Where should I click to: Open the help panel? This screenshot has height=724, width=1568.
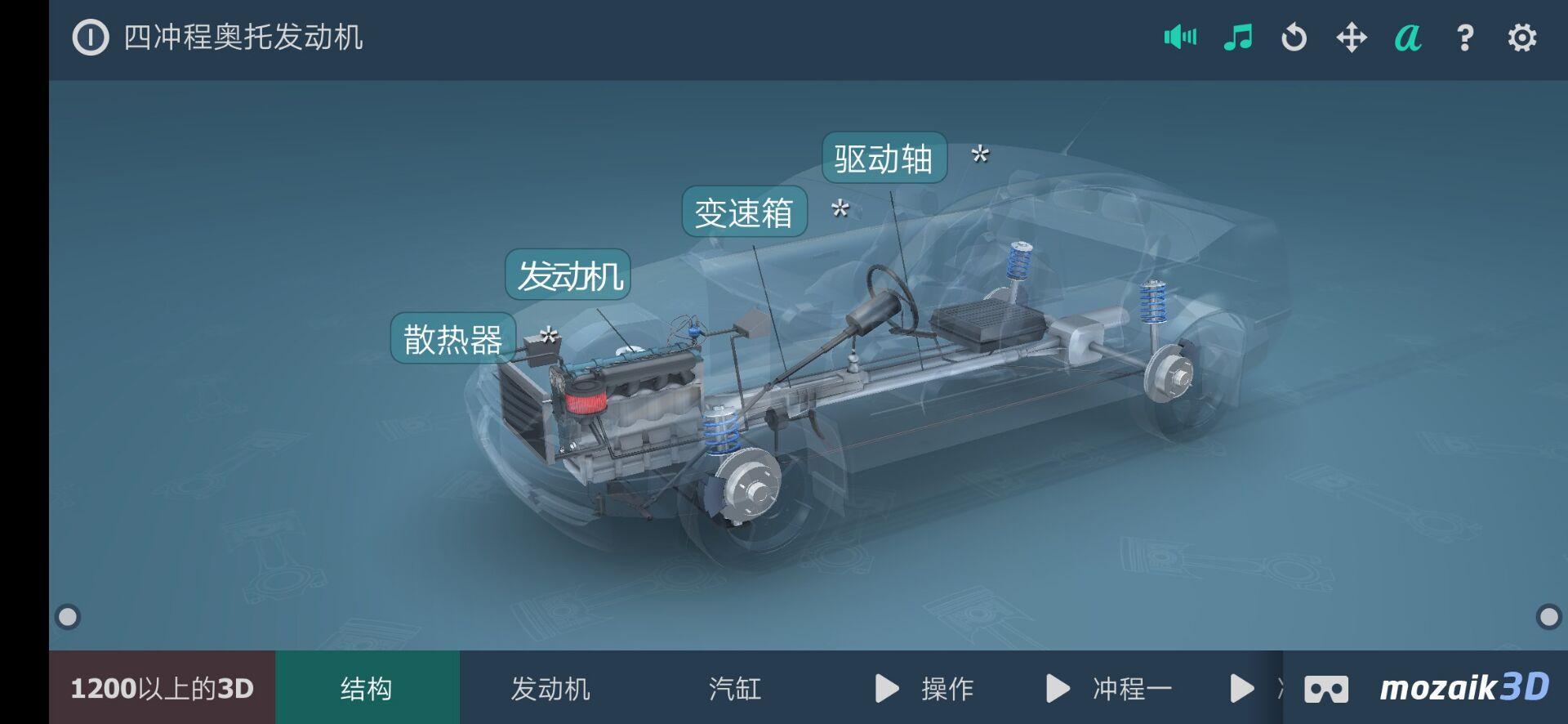point(1464,38)
